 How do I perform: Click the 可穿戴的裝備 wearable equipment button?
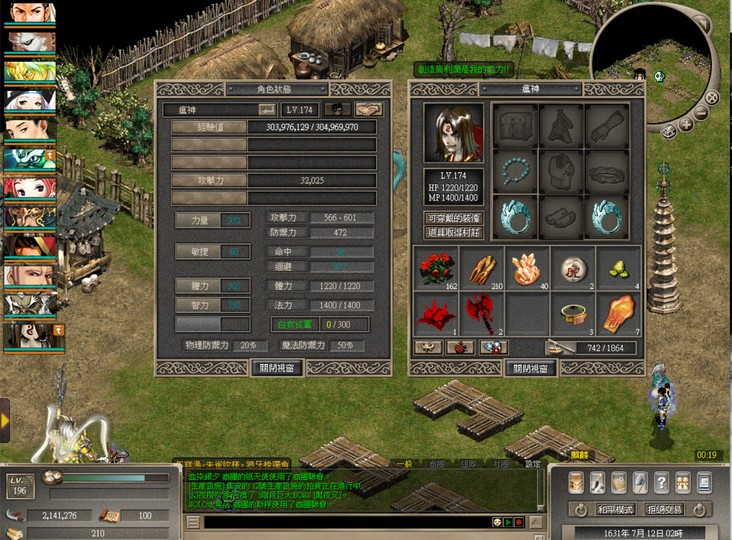click(x=450, y=217)
